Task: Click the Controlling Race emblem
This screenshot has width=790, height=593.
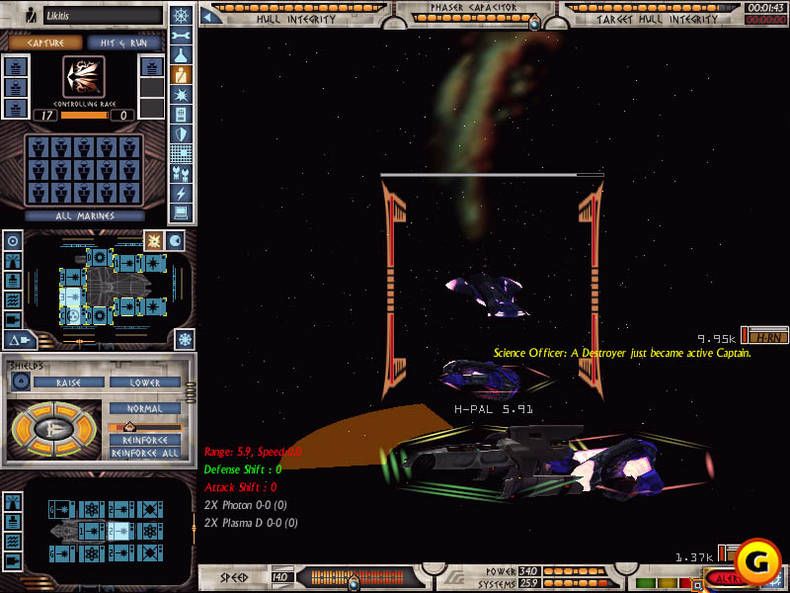Action: (84, 77)
